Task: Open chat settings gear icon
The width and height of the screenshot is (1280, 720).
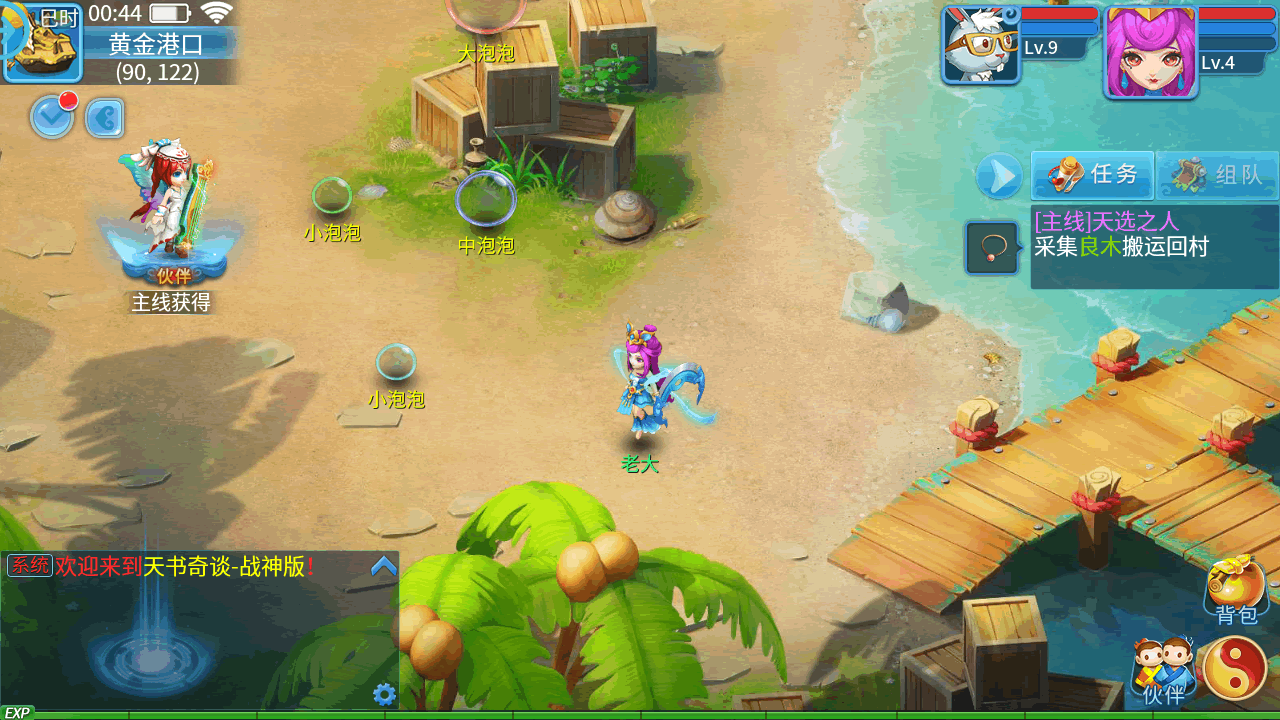Action: click(x=384, y=694)
